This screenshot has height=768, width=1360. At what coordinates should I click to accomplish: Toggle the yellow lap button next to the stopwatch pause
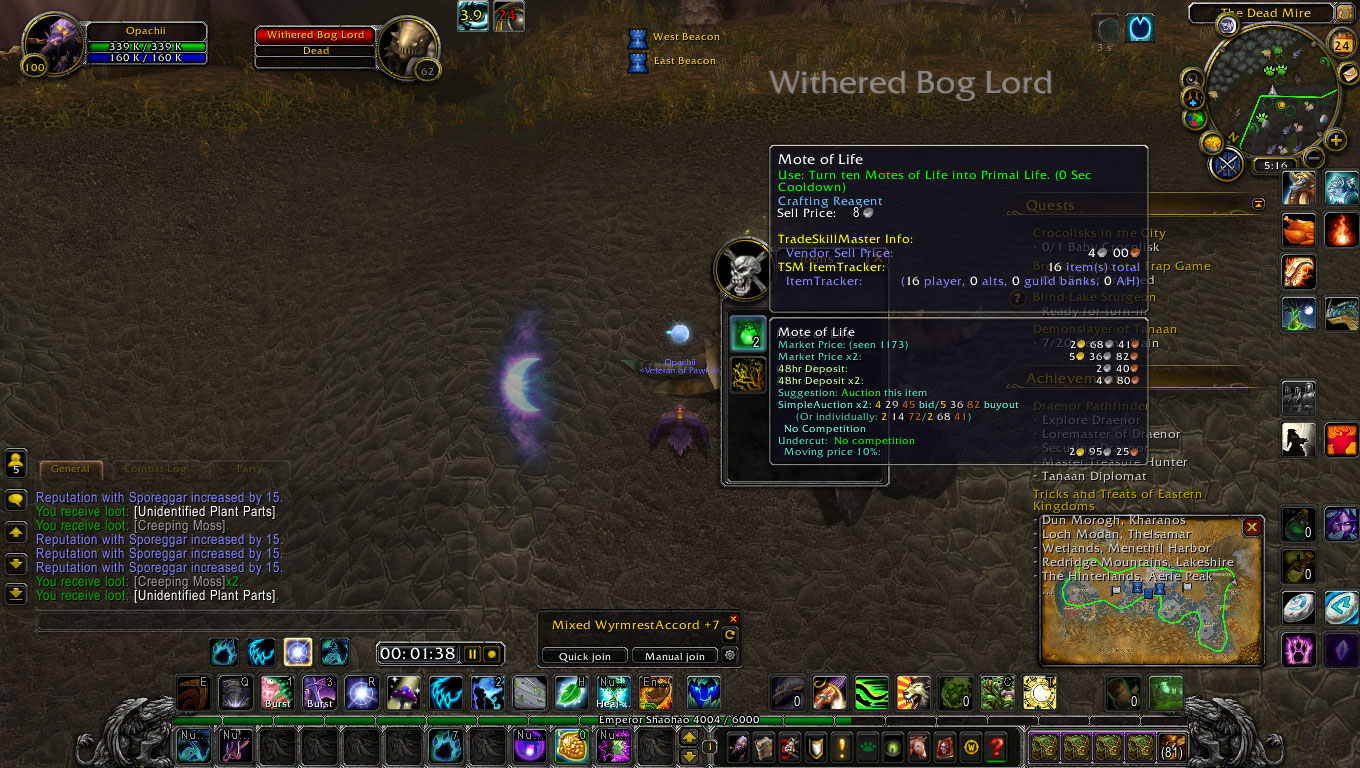coord(490,653)
